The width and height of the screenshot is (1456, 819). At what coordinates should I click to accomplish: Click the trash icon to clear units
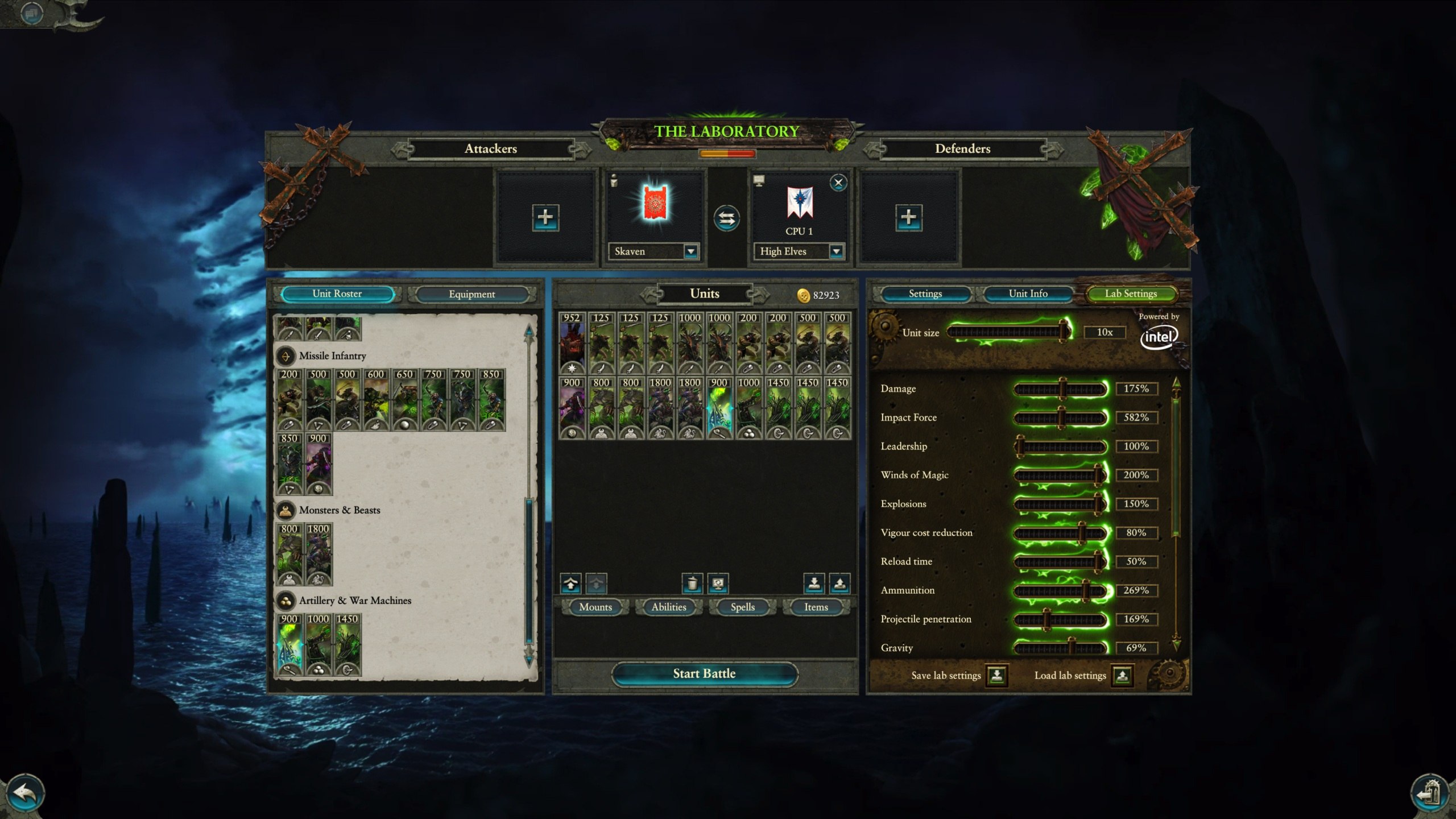[x=692, y=583]
